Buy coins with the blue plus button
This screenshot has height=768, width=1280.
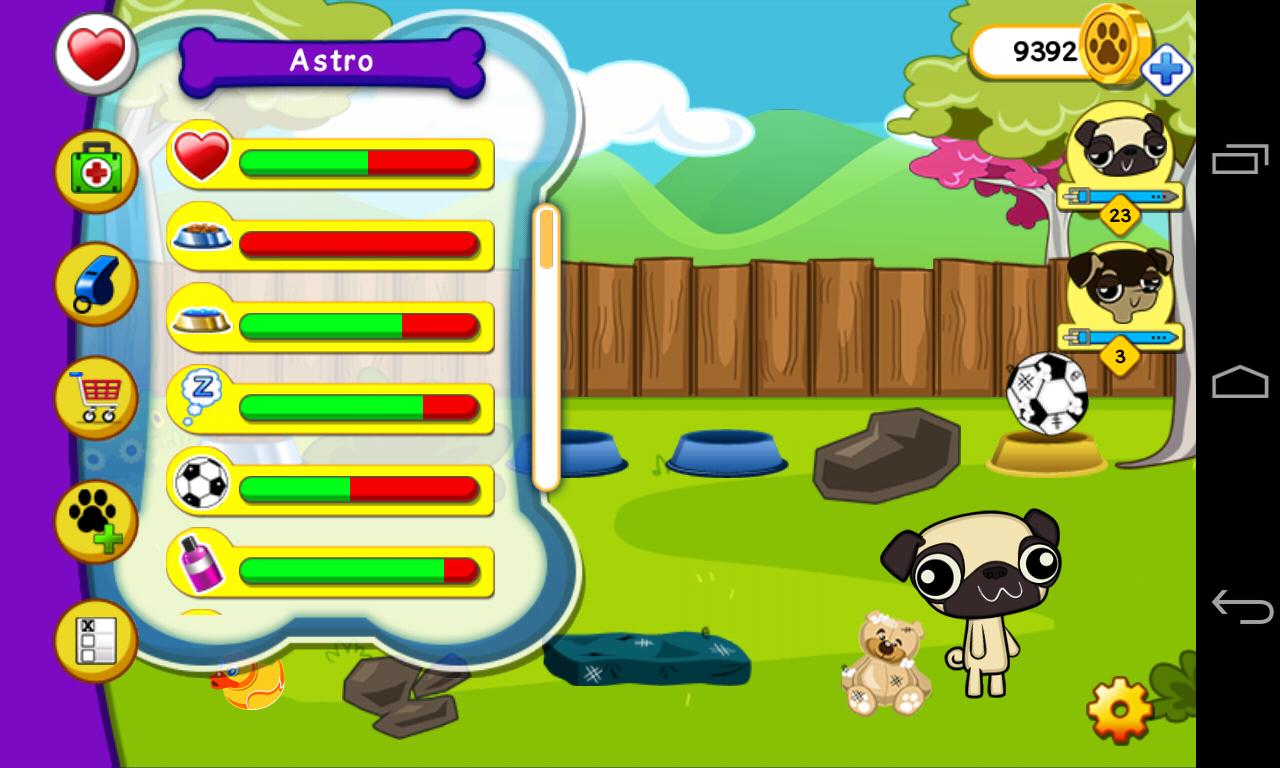(x=1167, y=70)
